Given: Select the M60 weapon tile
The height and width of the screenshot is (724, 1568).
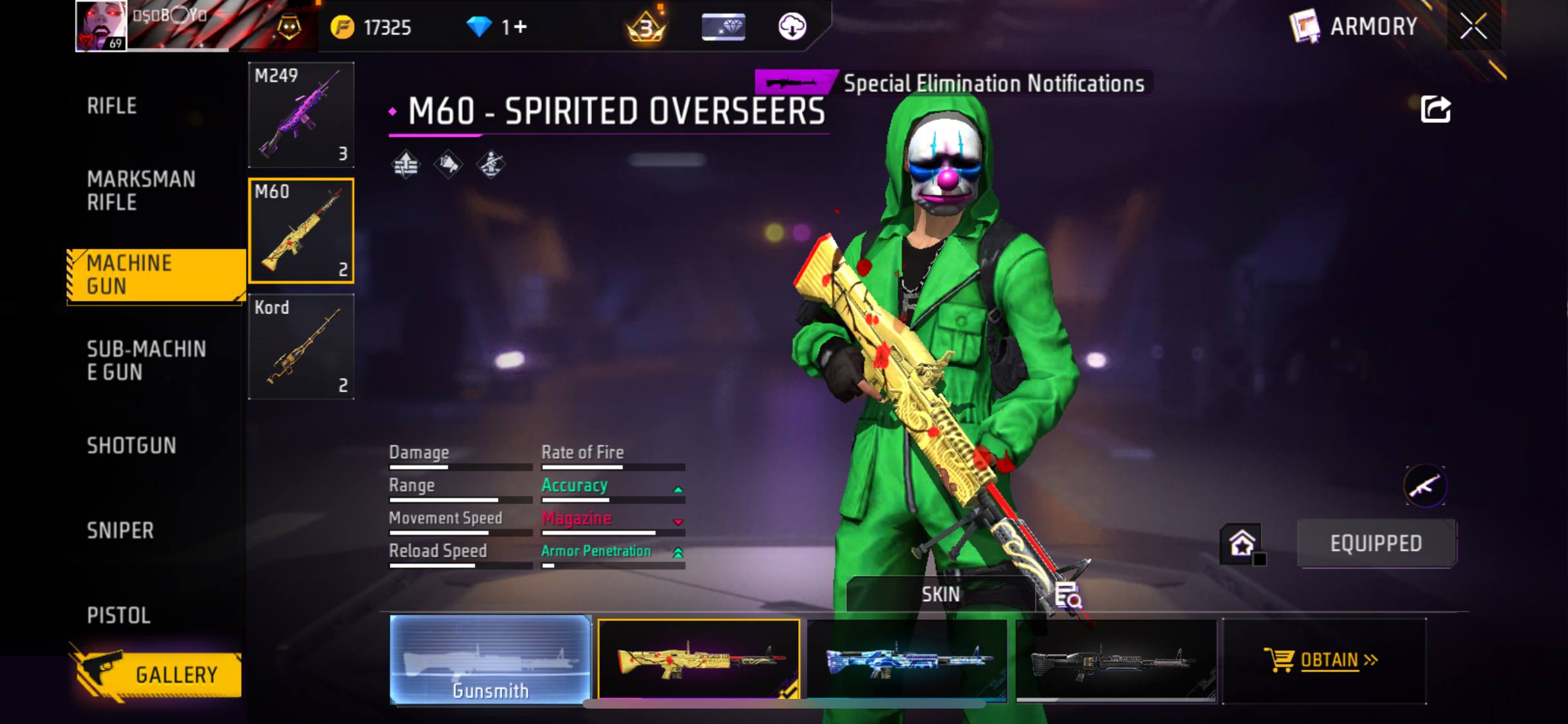Looking at the screenshot, I should click(x=301, y=231).
